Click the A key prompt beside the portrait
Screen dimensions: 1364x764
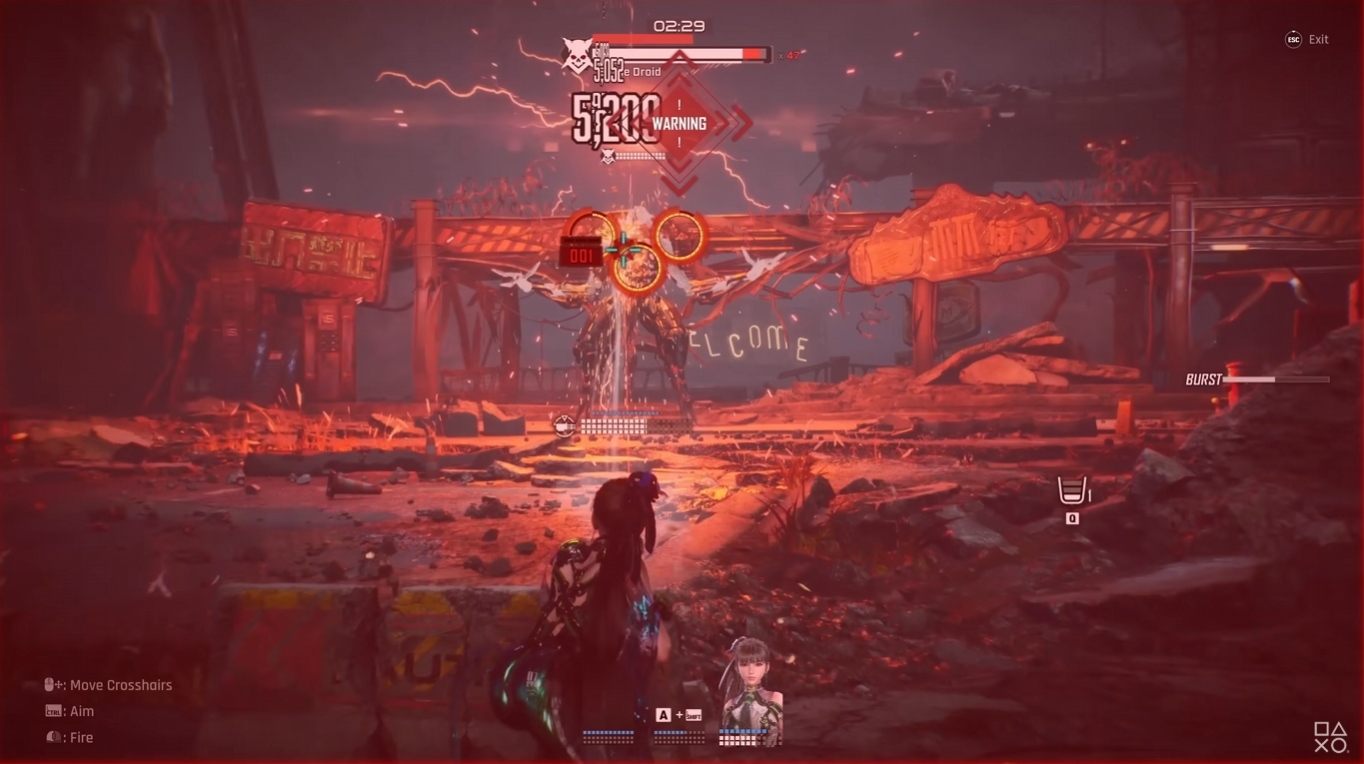click(x=664, y=714)
